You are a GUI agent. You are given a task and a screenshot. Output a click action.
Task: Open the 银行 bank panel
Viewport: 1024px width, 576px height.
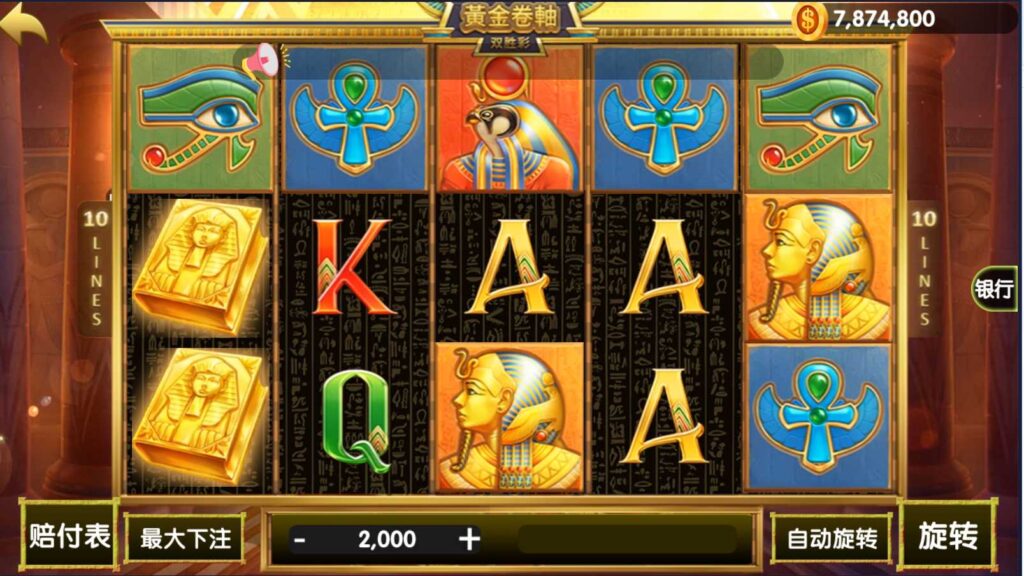994,289
